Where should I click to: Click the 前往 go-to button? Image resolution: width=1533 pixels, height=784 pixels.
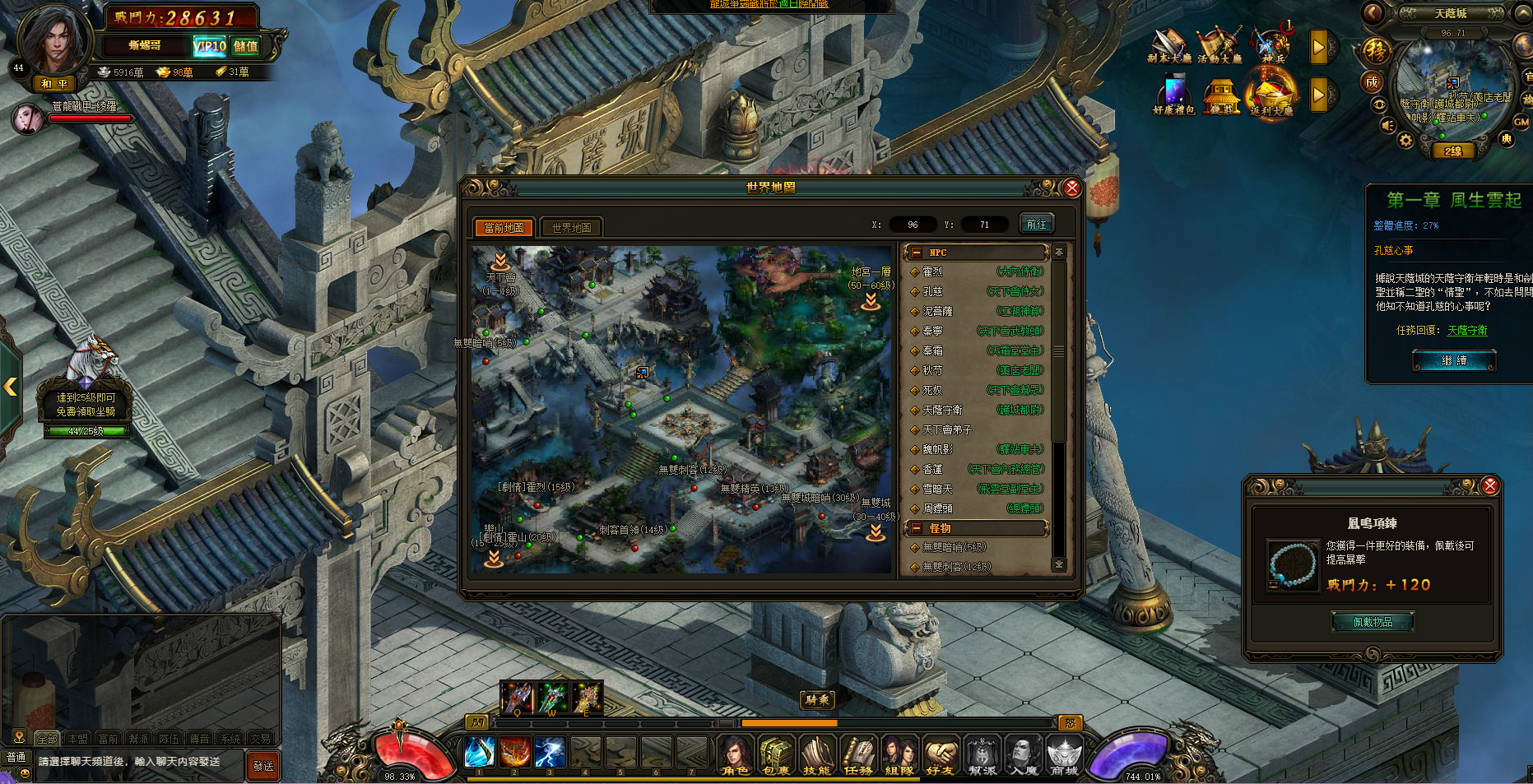click(x=1036, y=224)
